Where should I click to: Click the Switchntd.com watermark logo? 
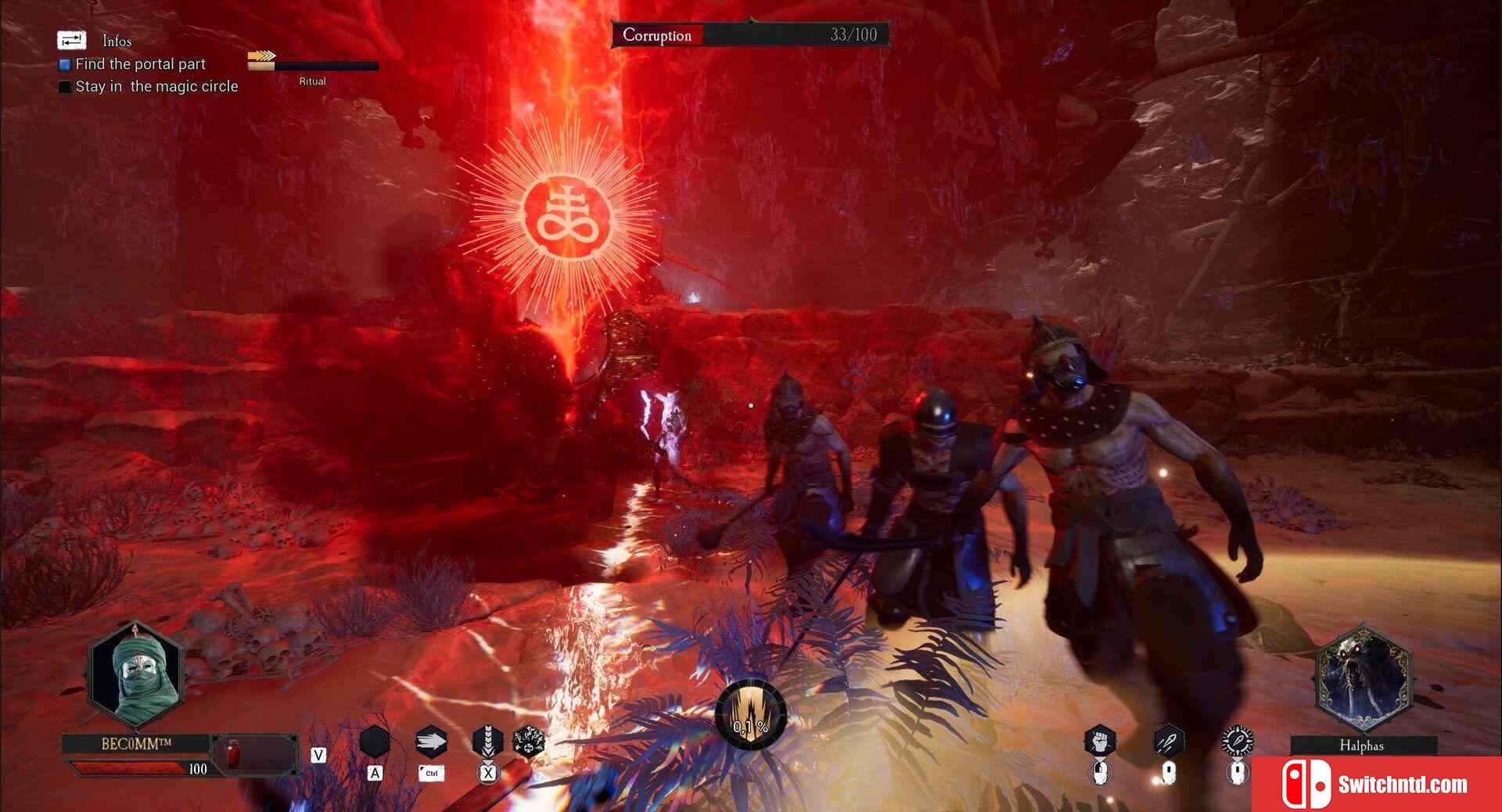click(x=1377, y=784)
